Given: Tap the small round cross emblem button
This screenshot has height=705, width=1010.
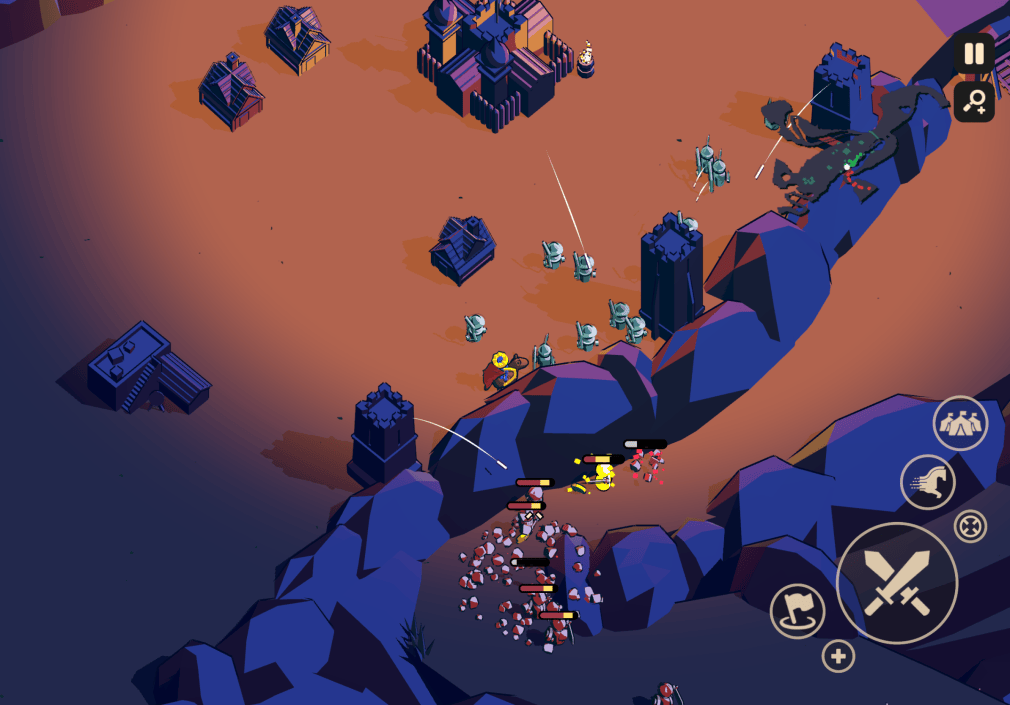Looking at the screenshot, I should tap(970, 526).
